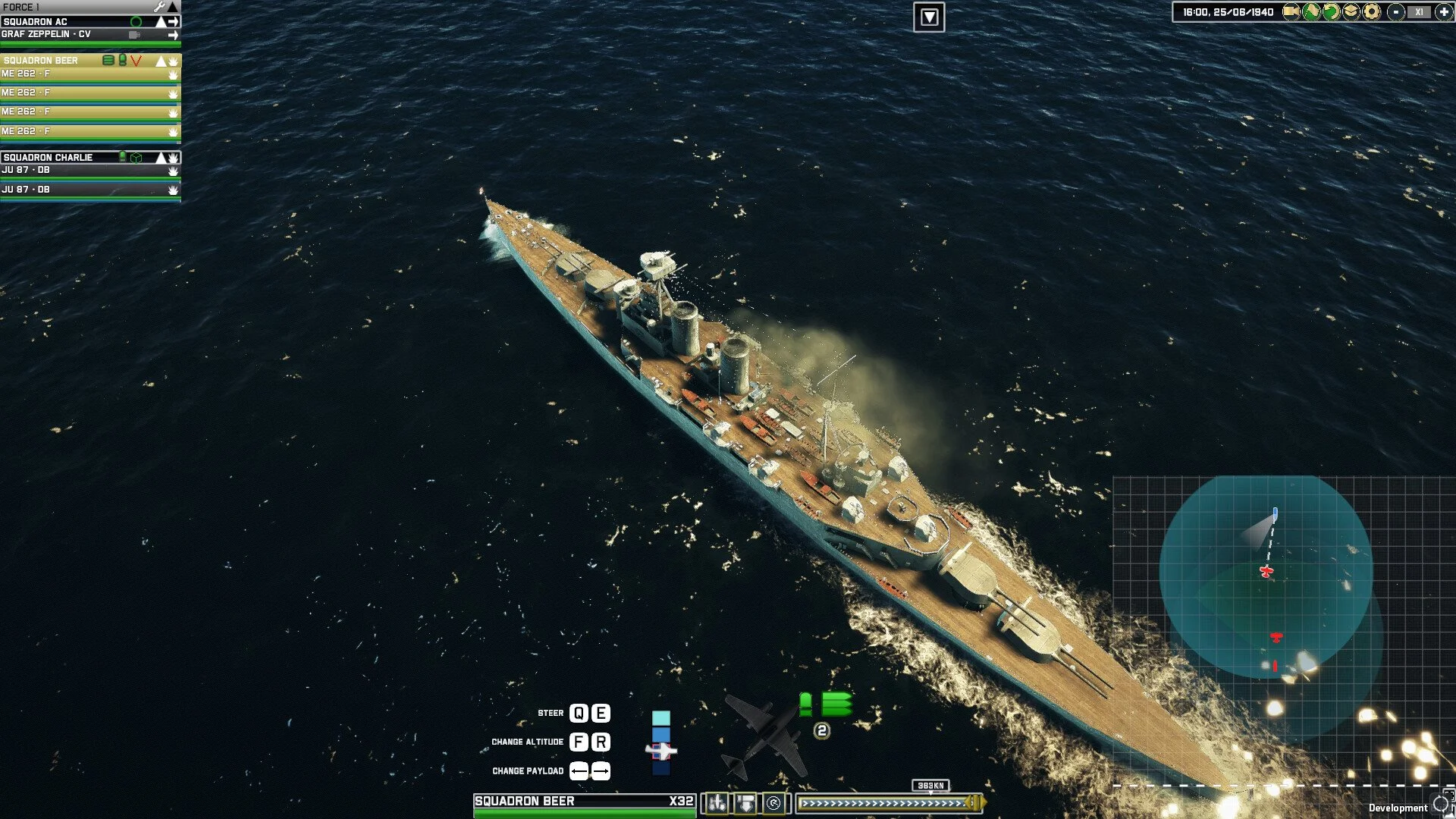Open the dropdown arrow button at top center
Screen dimensions: 1456x819
coord(929,17)
